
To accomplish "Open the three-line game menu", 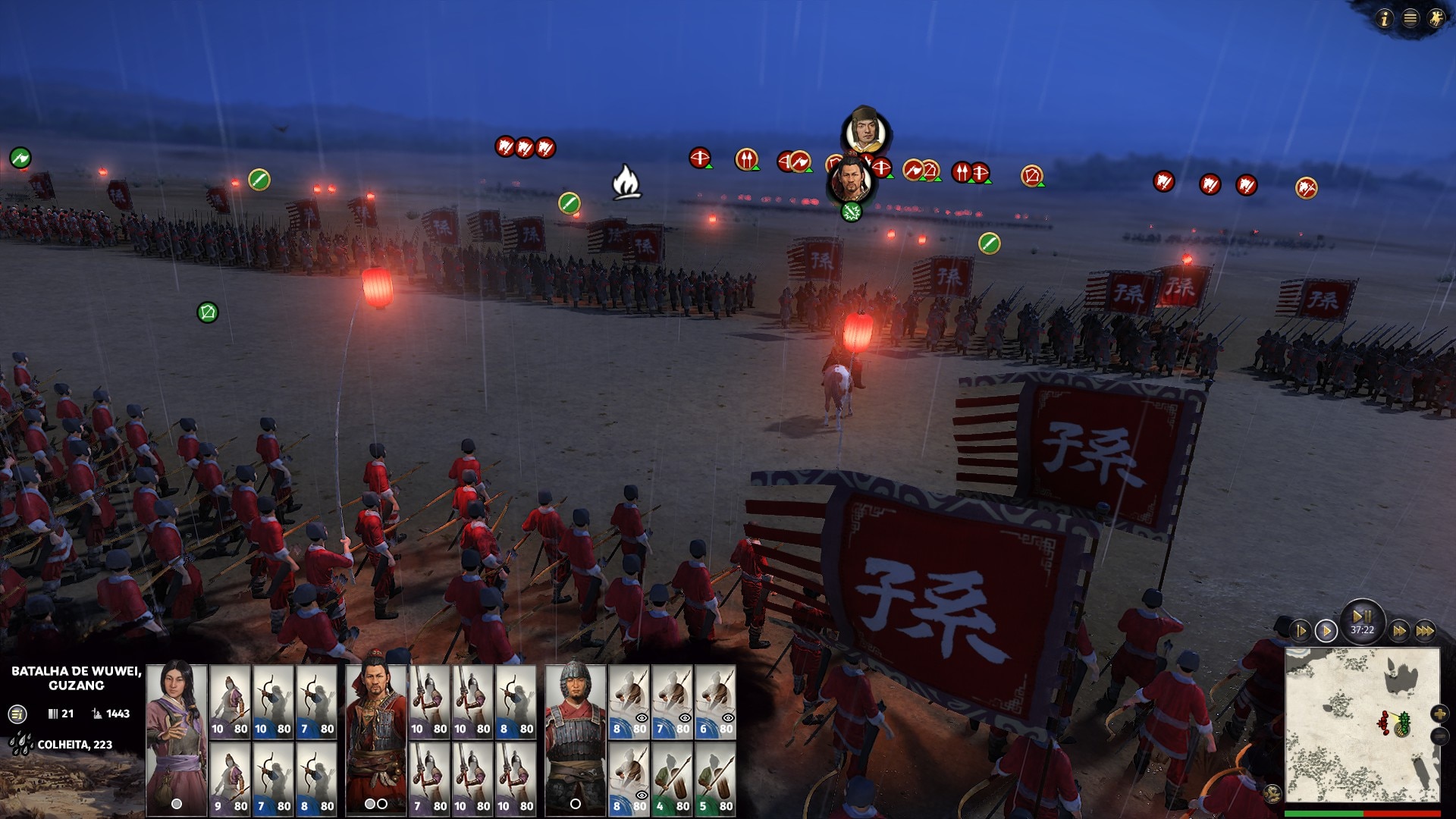I will pos(1410,18).
